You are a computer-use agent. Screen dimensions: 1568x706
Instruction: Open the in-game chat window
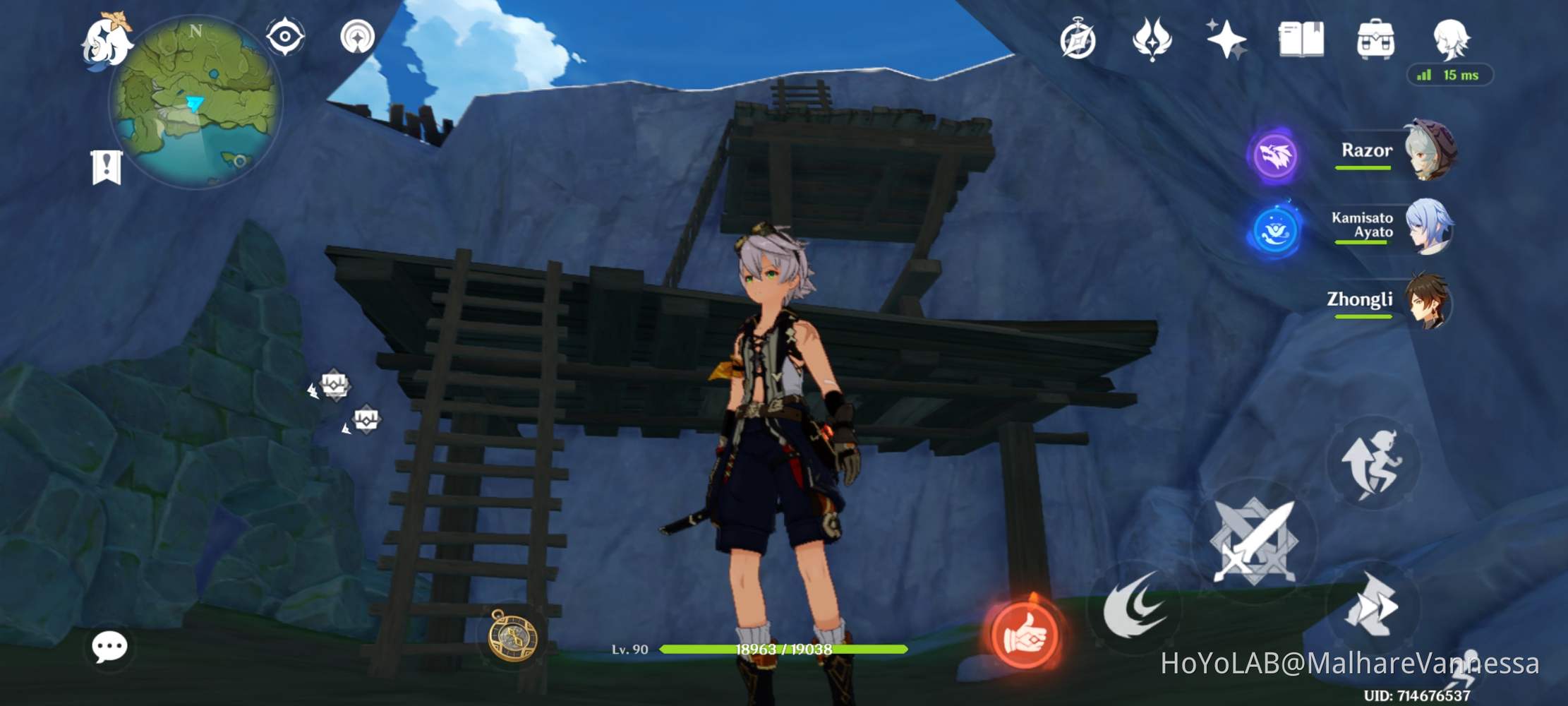click(x=109, y=645)
